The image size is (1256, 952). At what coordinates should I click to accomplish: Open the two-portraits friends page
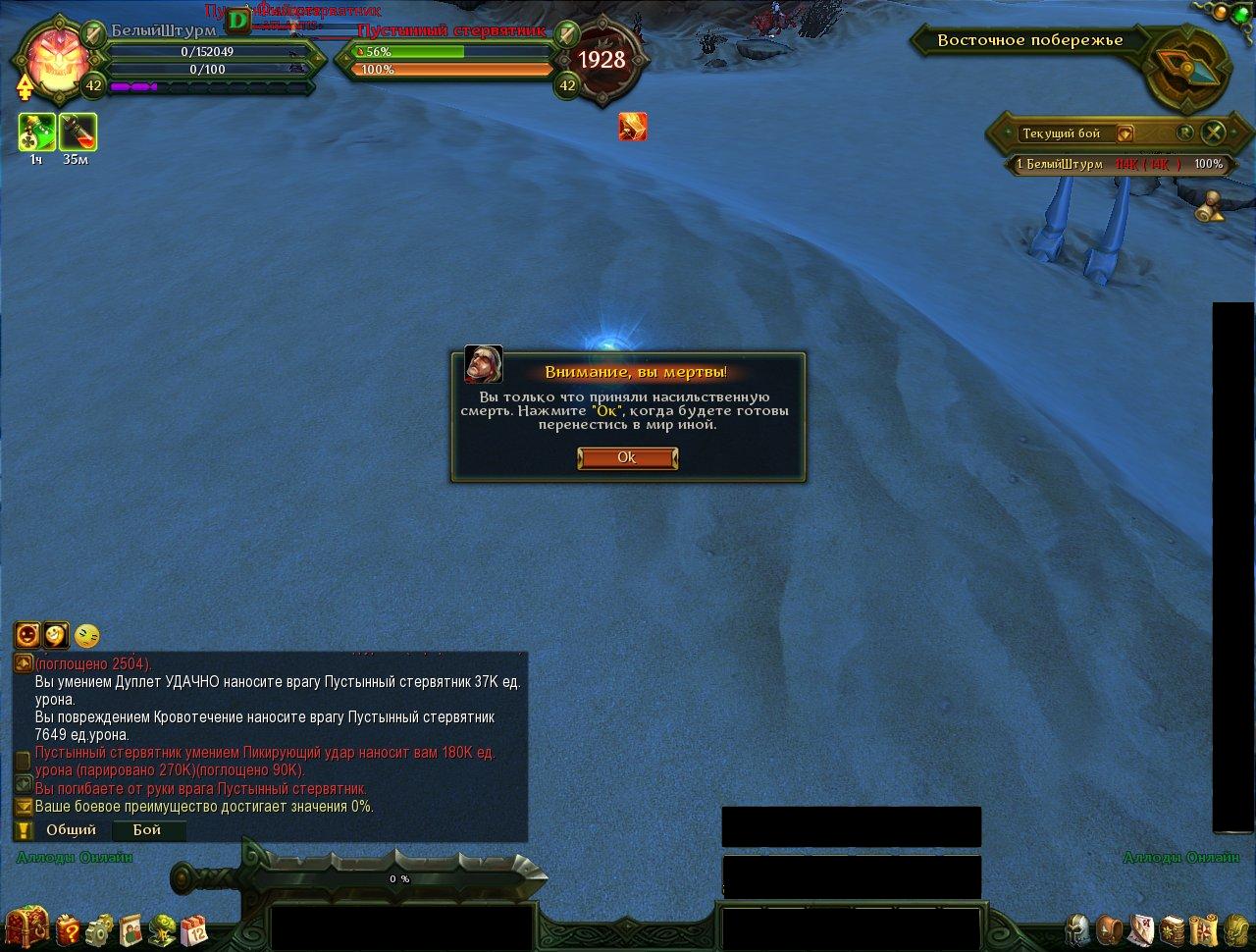point(131,927)
